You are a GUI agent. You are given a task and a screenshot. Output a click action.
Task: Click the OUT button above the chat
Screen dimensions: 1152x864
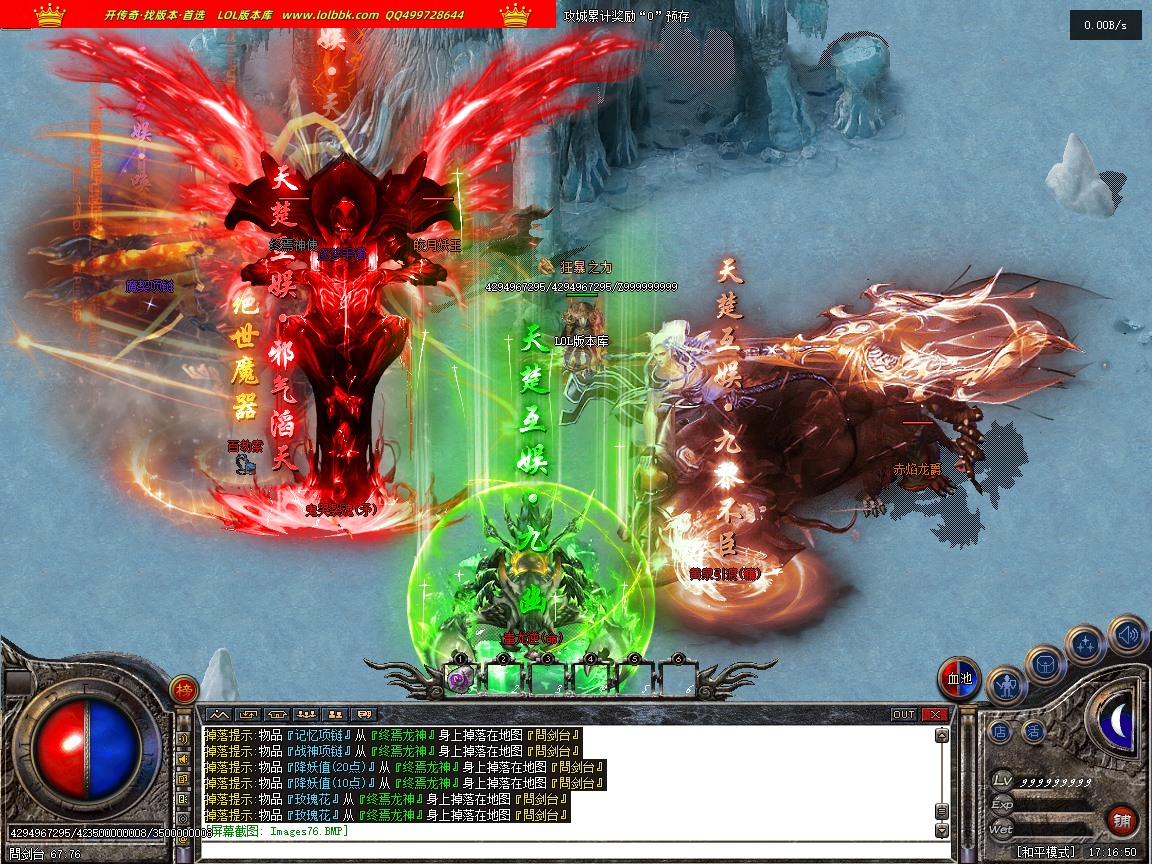(903, 714)
